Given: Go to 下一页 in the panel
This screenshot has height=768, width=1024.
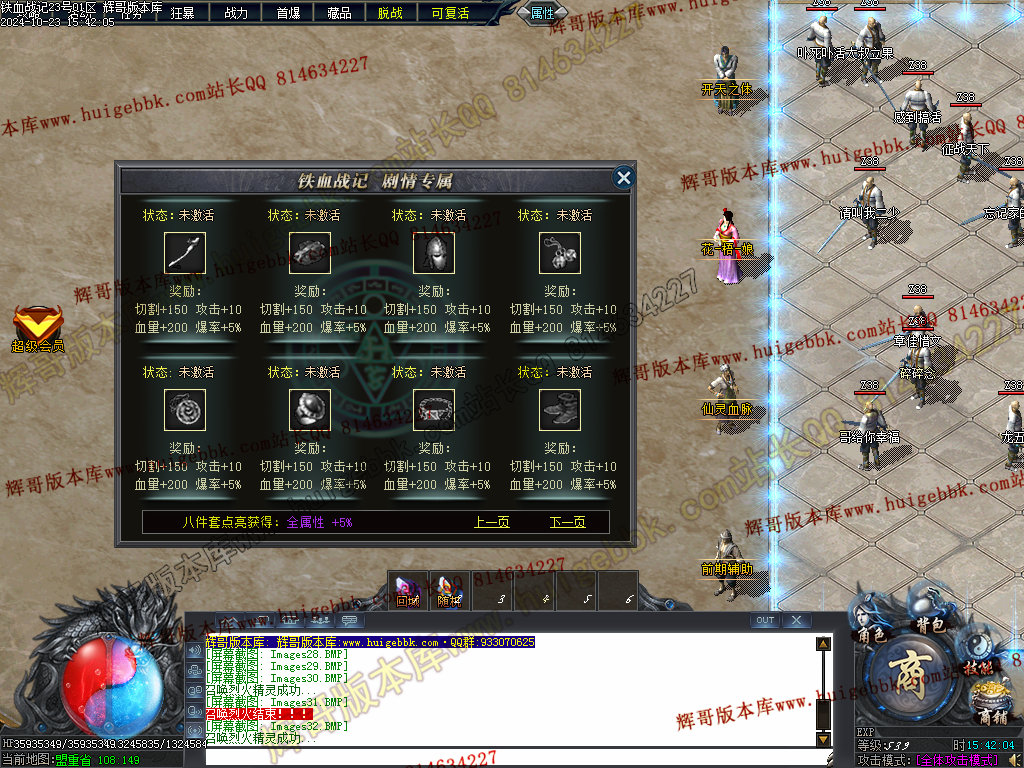Looking at the screenshot, I should [x=567, y=522].
